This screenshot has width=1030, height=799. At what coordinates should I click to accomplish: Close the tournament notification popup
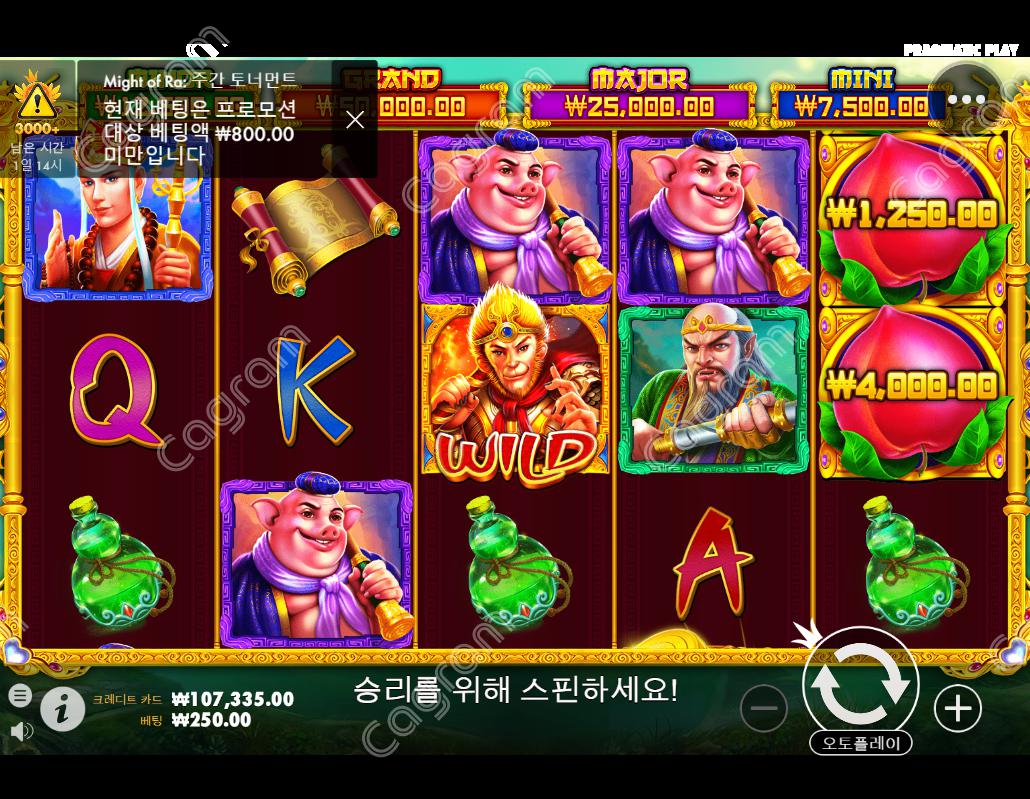[x=355, y=120]
